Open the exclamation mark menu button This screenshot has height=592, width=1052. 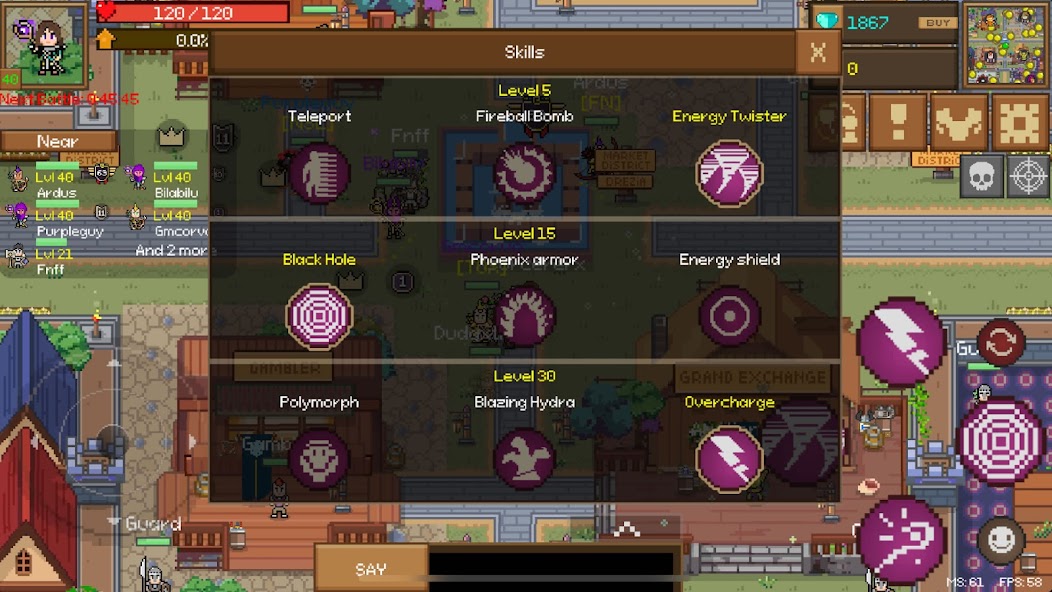click(x=897, y=123)
